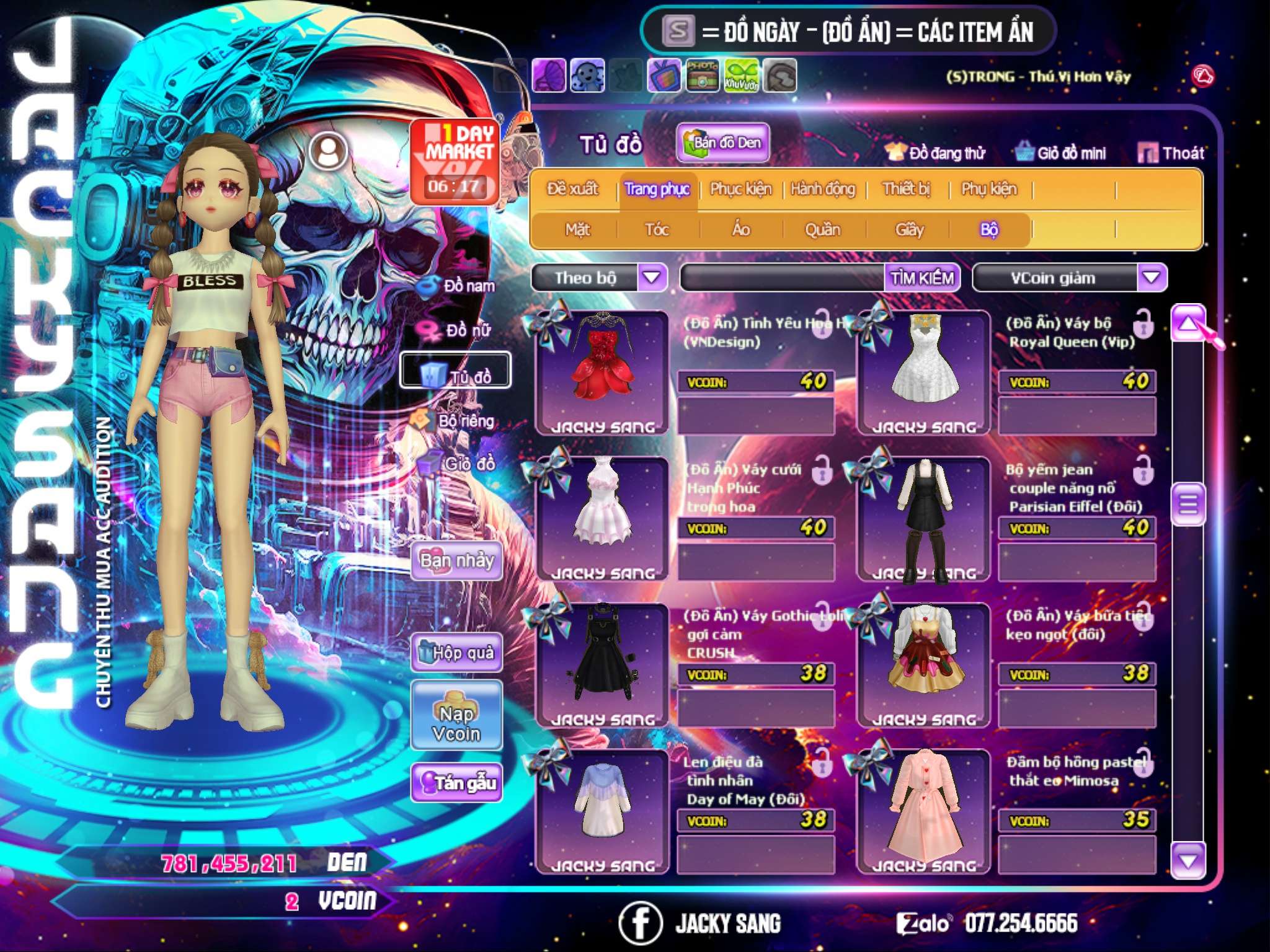Switch to the Giầy subcategory
This screenshot has height=952, width=1270.
pos(909,230)
